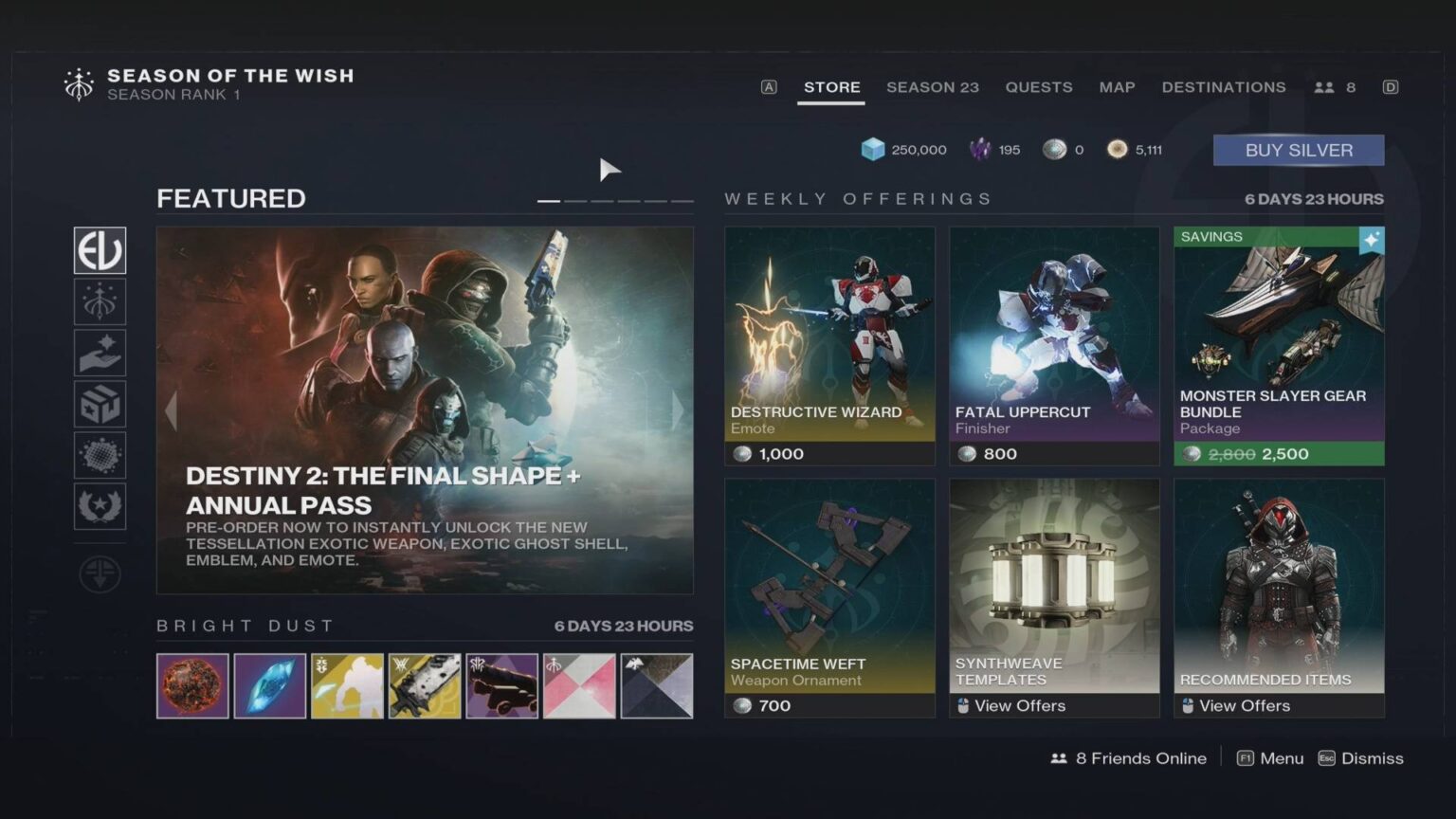Screen dimensions: 1456x819
Task: Click the purple crystal currency icon
Action: point(979,149)
